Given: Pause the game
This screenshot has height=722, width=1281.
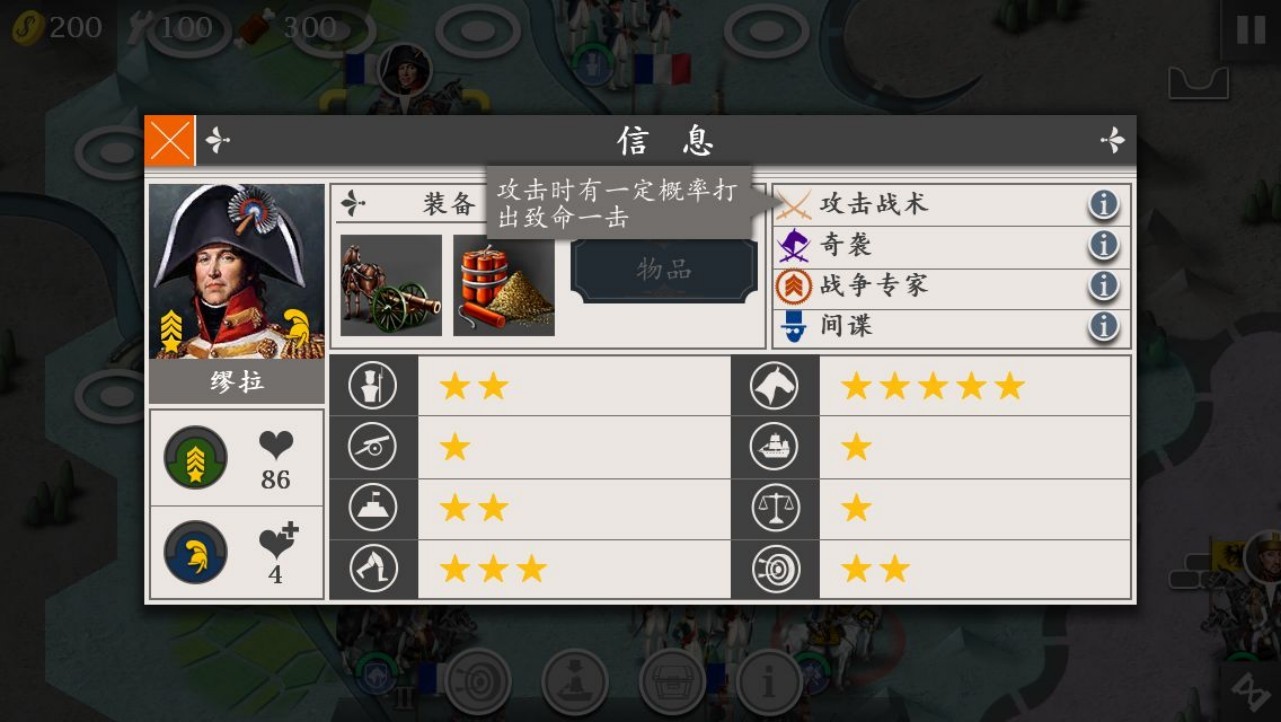Looking at the screenshot, I should 1250,30.
